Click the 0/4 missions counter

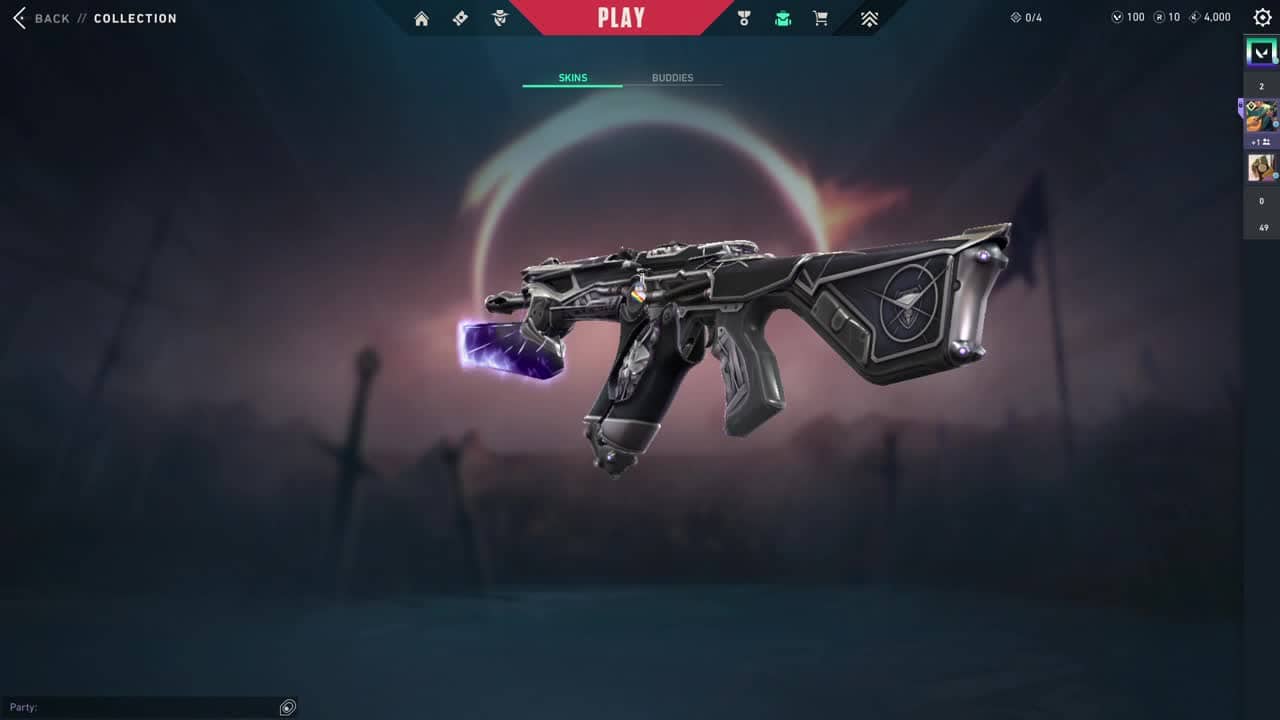coord(1026,17)
